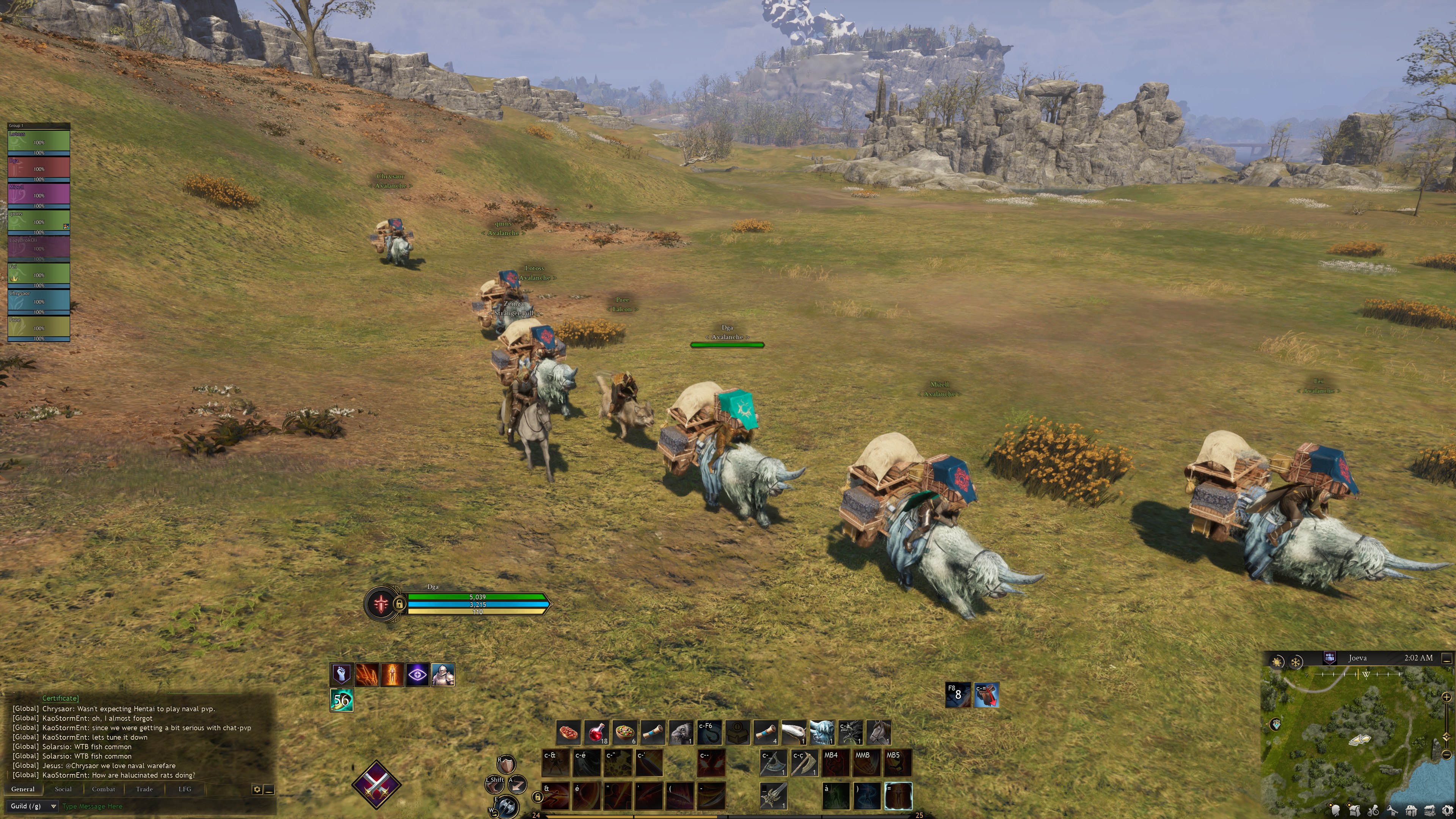Open the Guild chat channel dropdown

[33, 806]
